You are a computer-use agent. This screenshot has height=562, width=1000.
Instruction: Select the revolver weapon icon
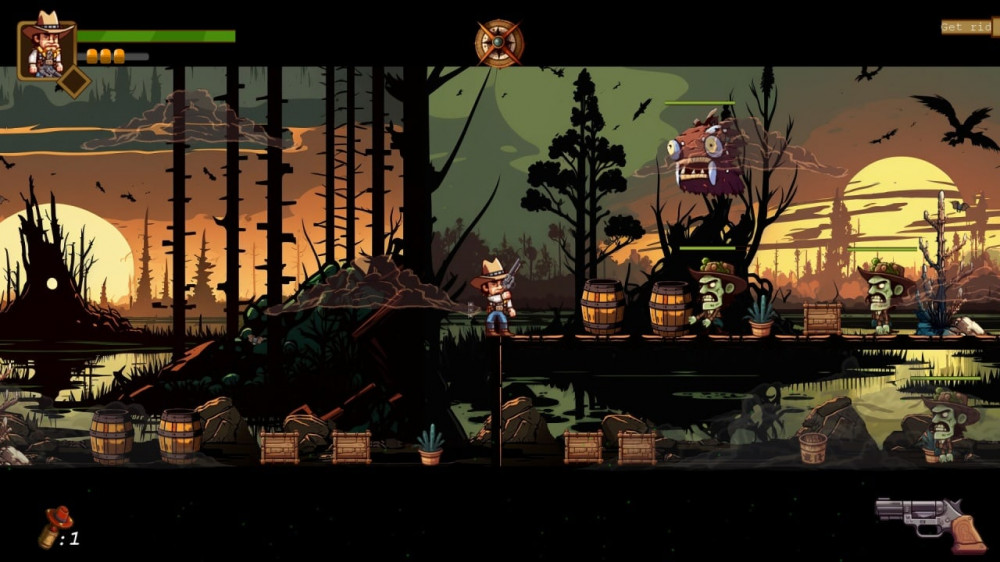(929, 522)
